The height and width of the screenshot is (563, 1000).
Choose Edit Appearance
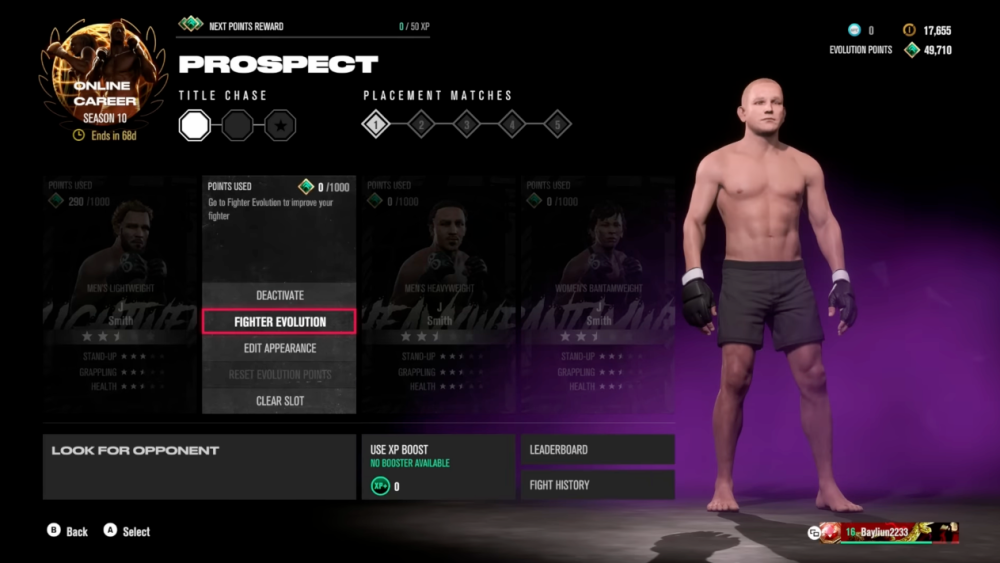pyautogui.click(x=279, y=348)
